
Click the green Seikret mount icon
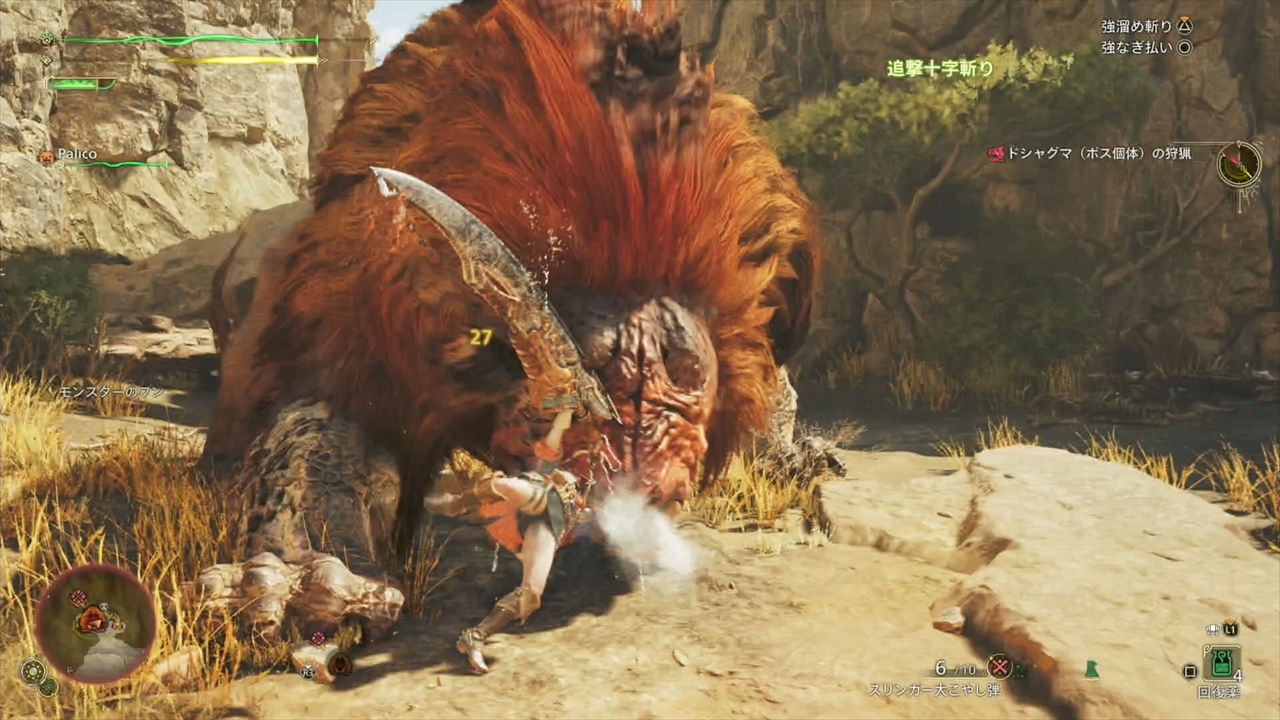(x=1091, y=670)
